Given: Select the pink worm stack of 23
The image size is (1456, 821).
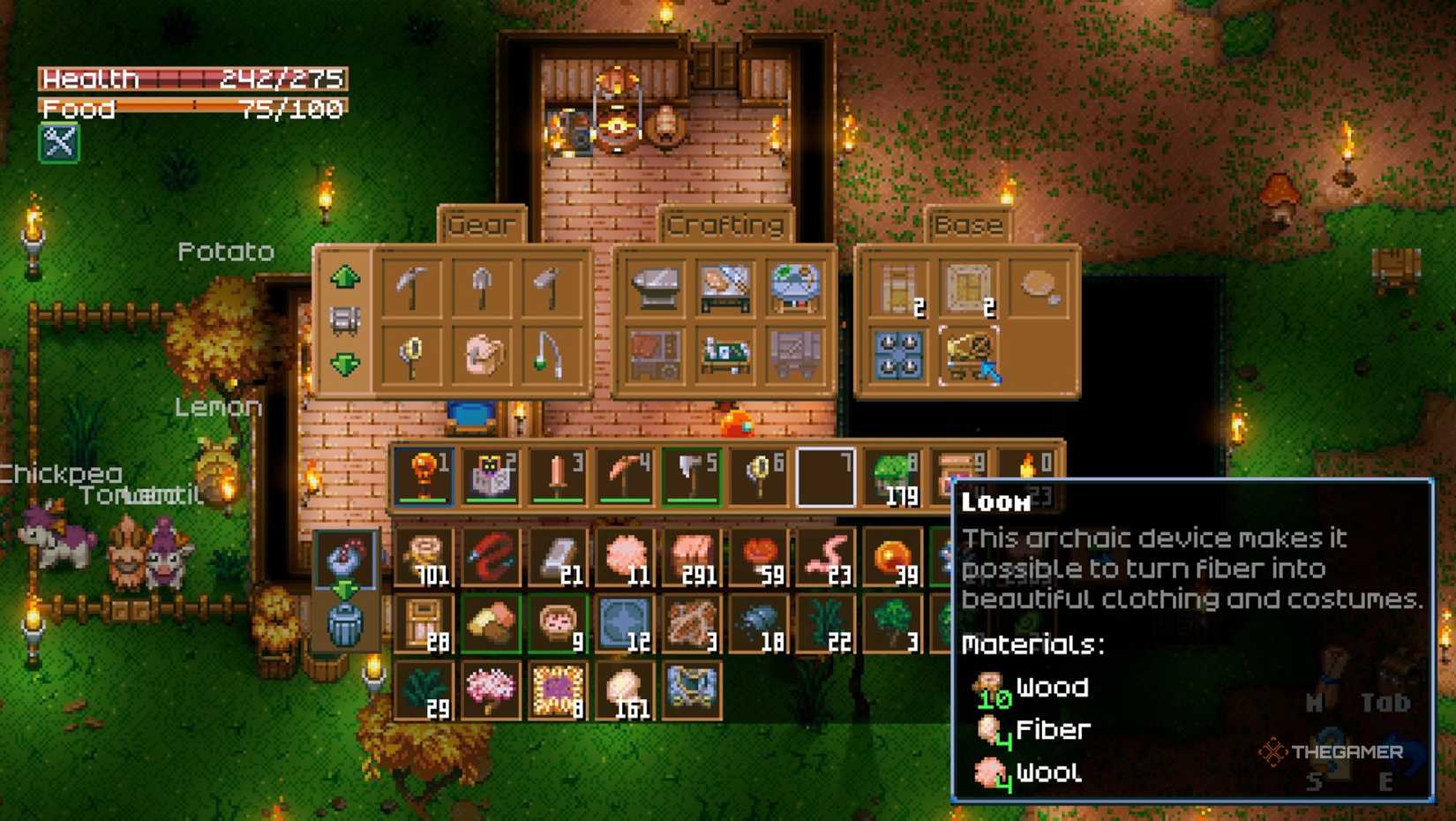Looking at the screenshot, I should pos(826,558).
